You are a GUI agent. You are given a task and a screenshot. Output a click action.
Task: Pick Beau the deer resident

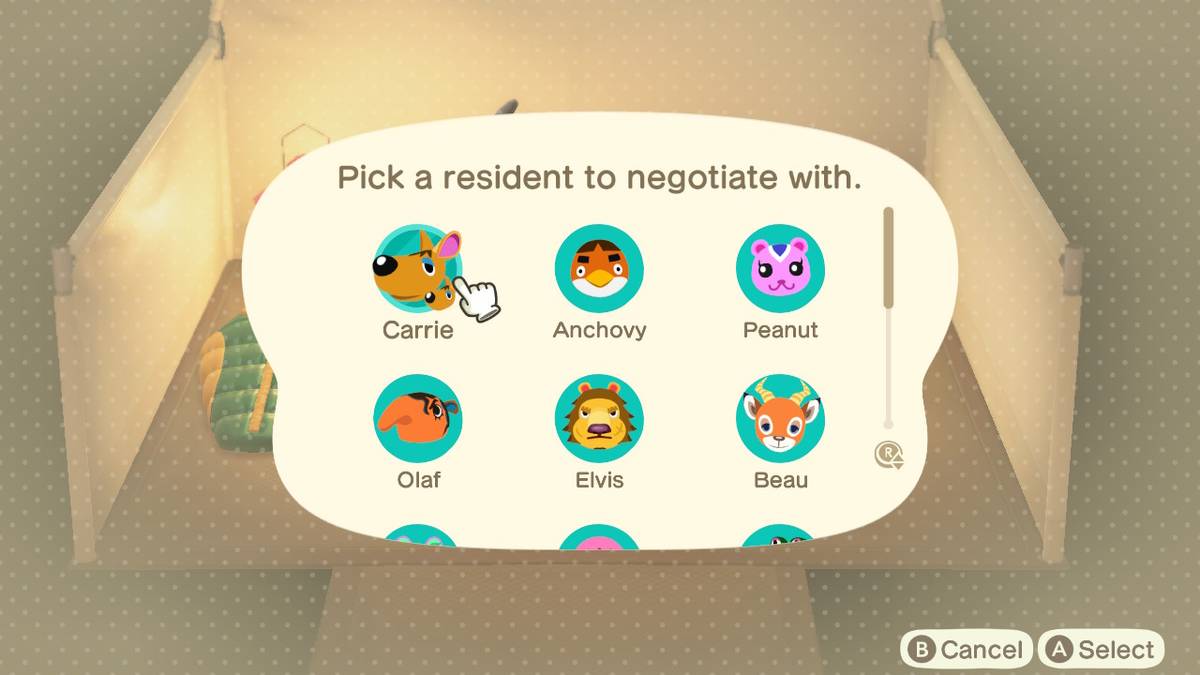780,418
